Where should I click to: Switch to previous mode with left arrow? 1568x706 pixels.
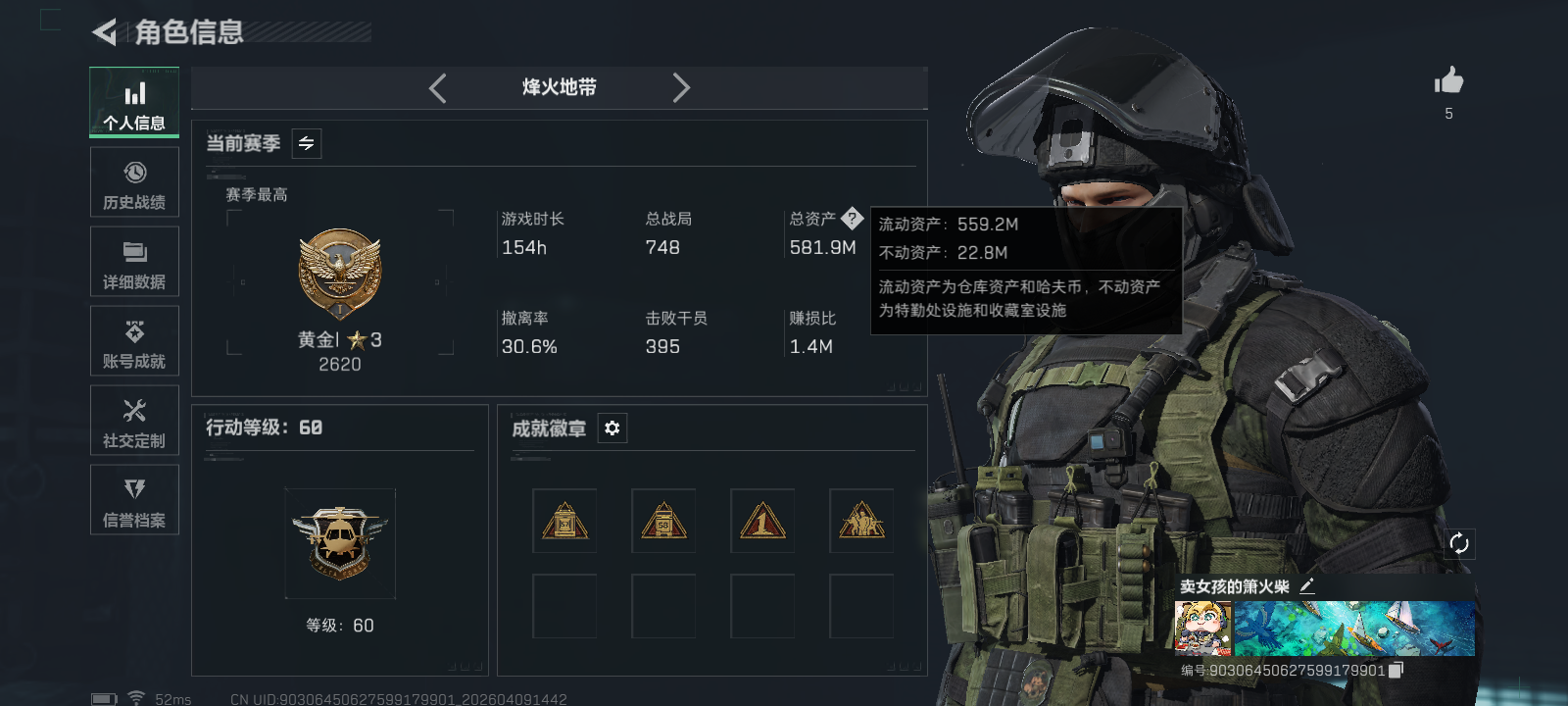438,88
